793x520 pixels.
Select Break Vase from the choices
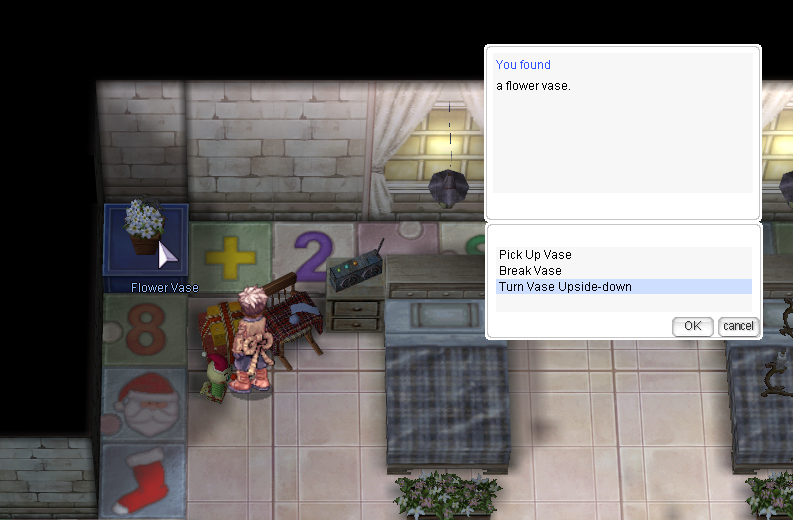530,271
